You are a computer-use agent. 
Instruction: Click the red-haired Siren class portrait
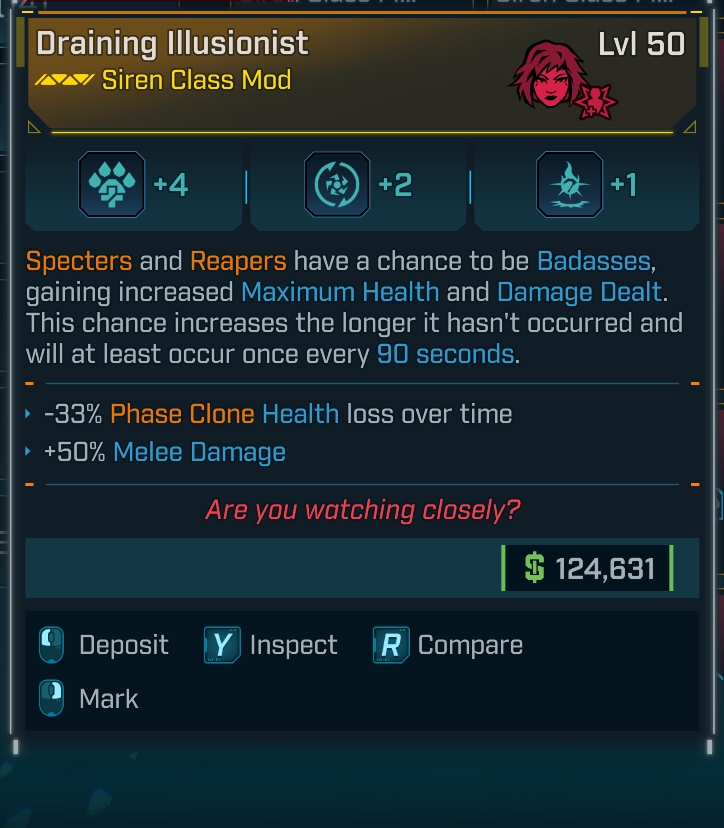coord(549,75)
